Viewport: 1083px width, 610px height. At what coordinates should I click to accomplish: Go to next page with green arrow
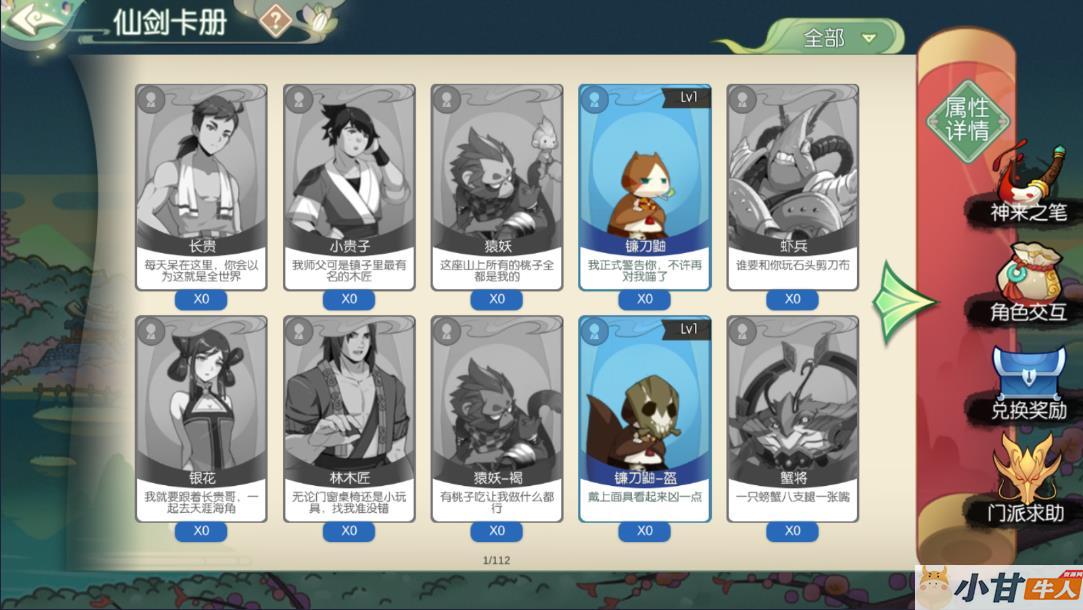click(x=902, y=301)
